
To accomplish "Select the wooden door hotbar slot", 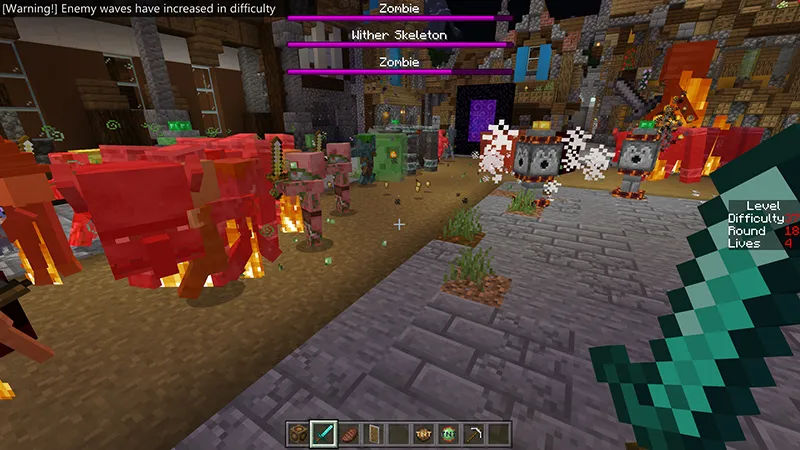I will (374, 433).
